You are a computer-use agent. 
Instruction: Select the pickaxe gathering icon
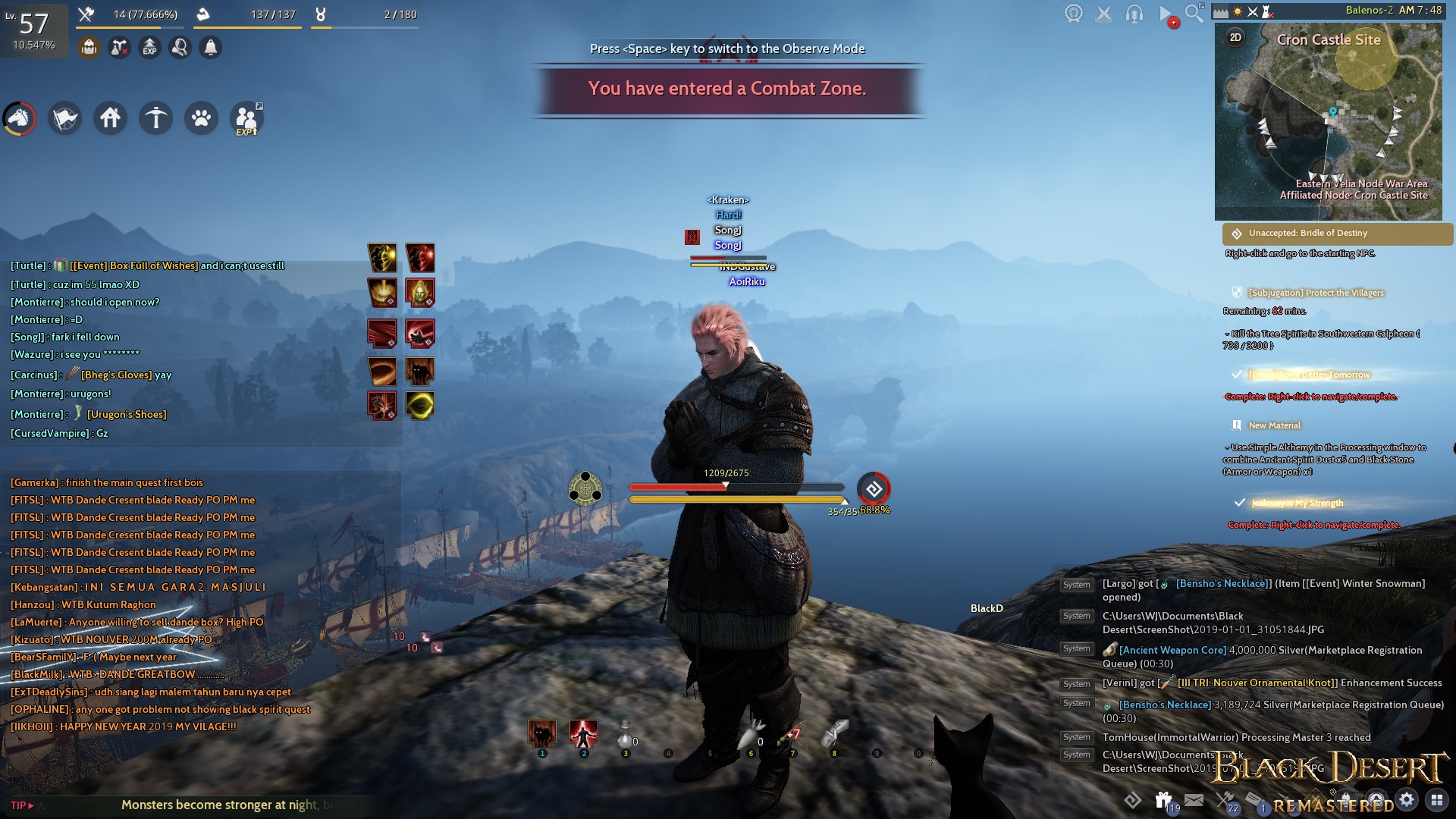(155, 118)
